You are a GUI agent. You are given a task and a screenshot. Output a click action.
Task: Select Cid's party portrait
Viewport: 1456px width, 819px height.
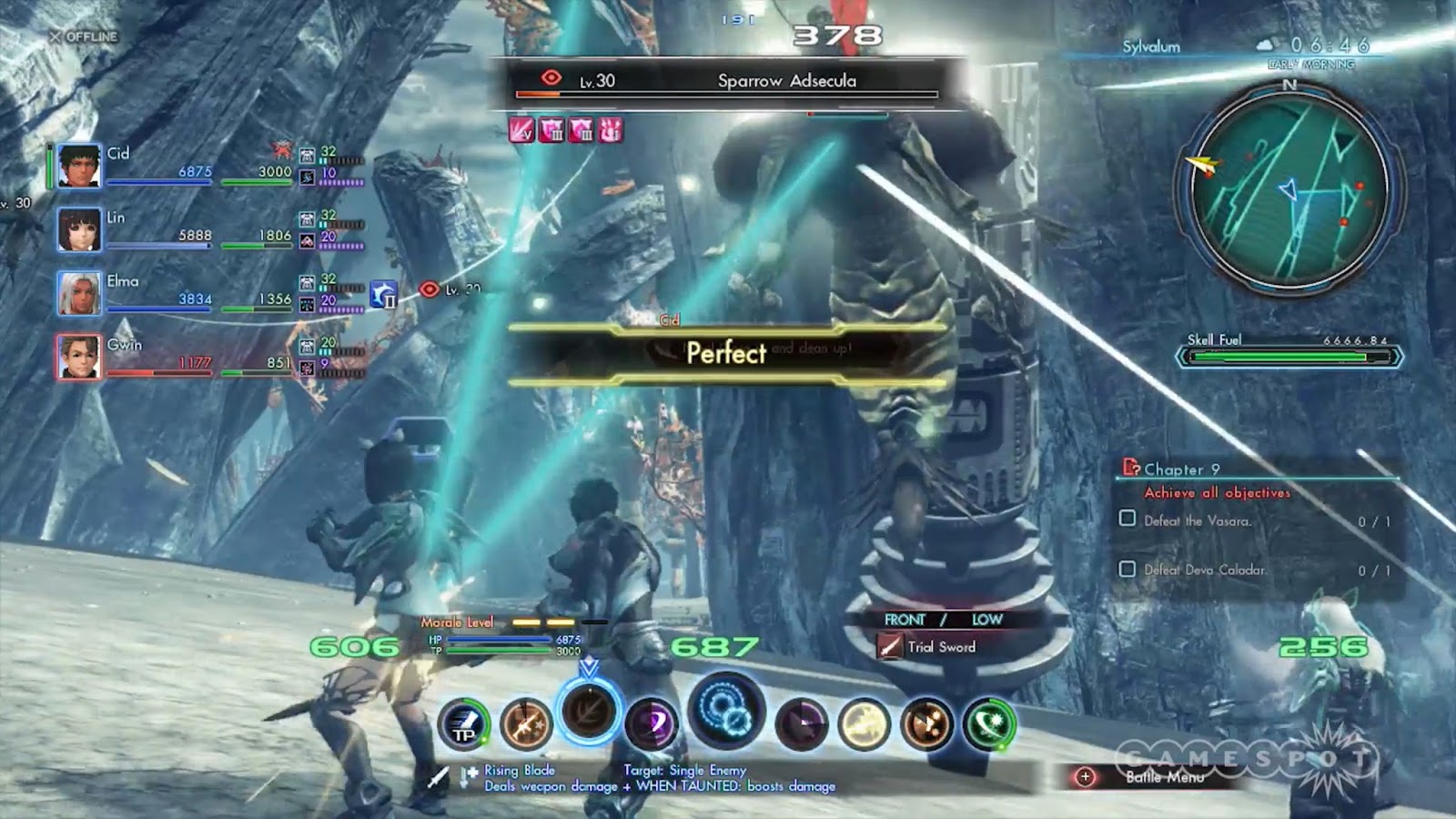coord(79,166)
